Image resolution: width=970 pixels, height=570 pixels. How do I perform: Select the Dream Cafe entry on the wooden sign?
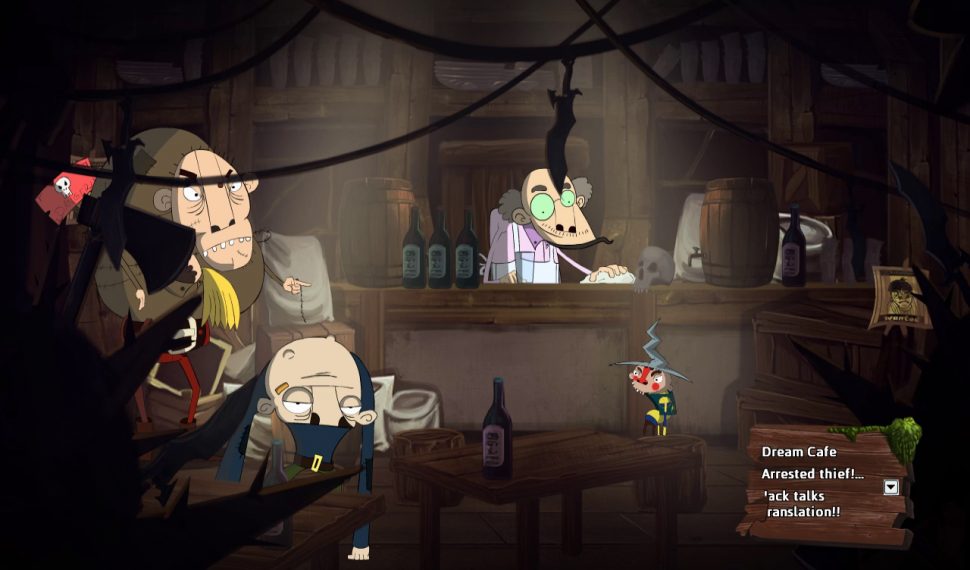(799, 452)
